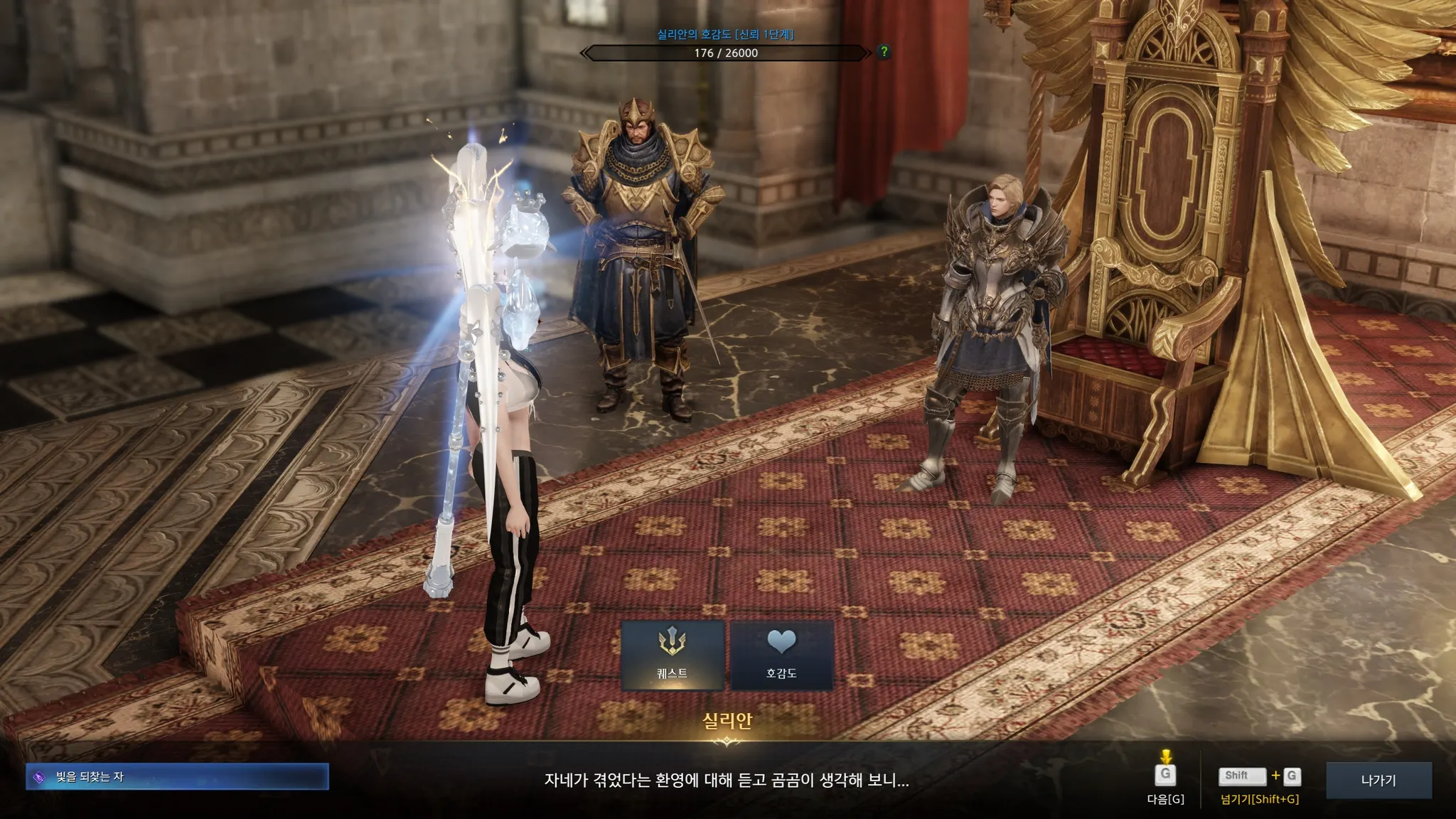Leave dialogue with the 나가기 button
Image resolution: width=1456 pixels, height=819 pixels.
[x=1378, y=780]
